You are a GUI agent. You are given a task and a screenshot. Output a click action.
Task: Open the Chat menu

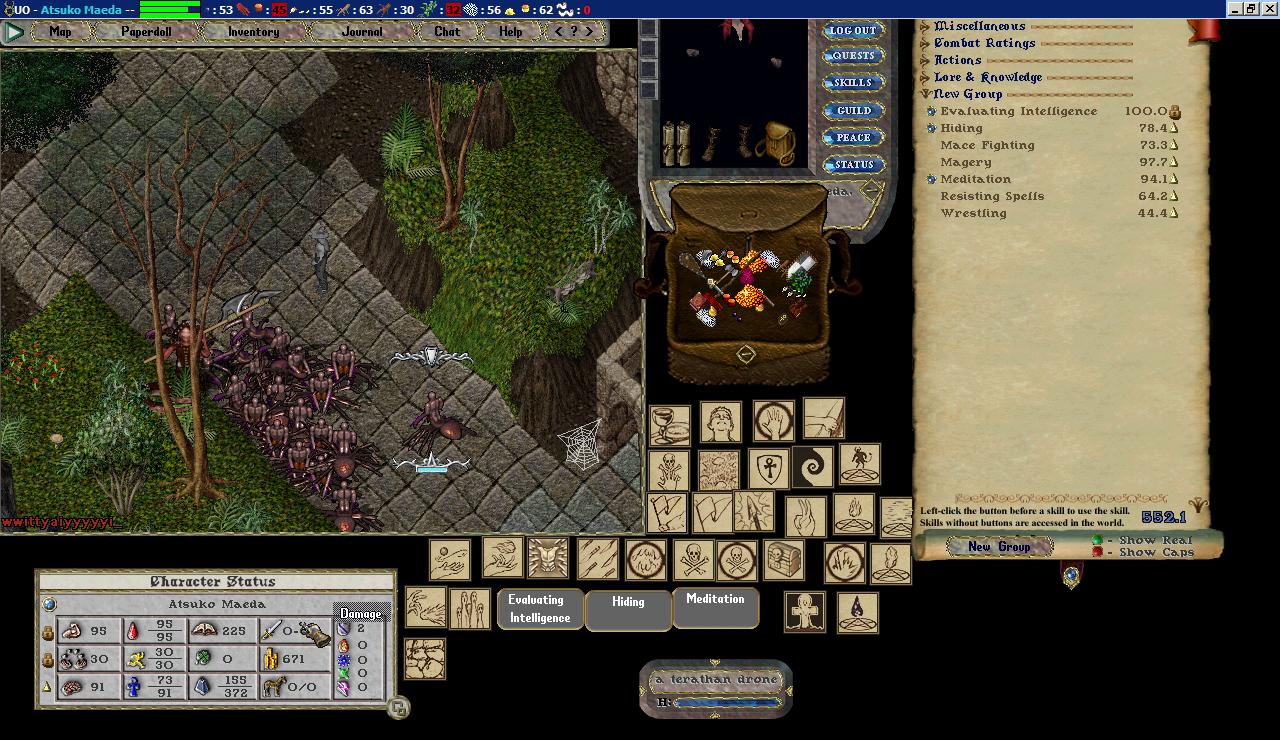pos(447,32)
